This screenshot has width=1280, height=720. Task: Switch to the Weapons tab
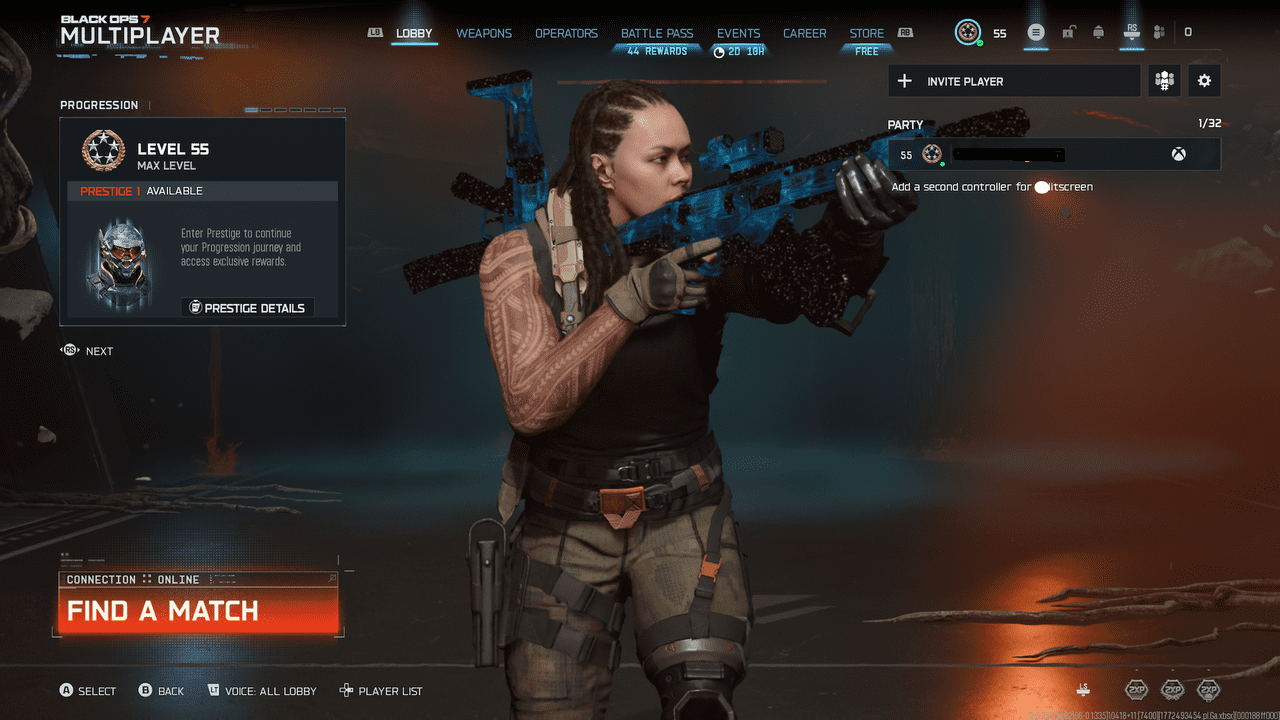coord(483,32)
